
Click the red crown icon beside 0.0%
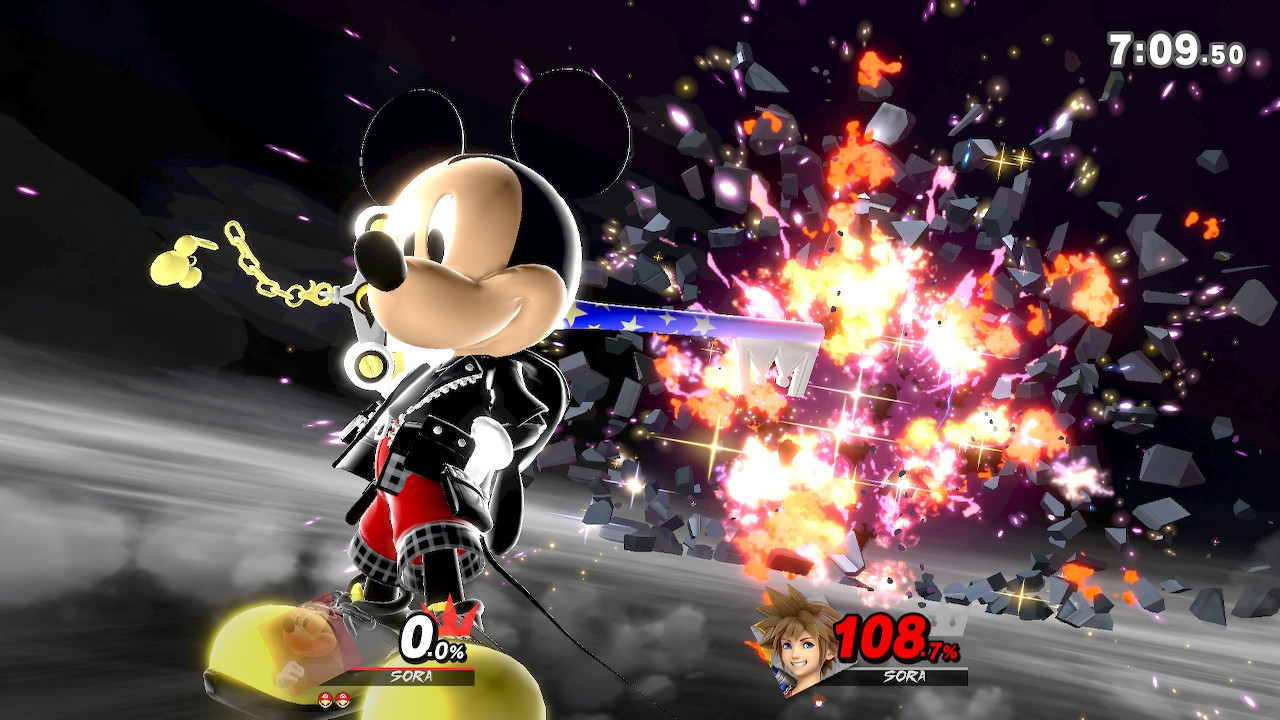click(451, 620)
